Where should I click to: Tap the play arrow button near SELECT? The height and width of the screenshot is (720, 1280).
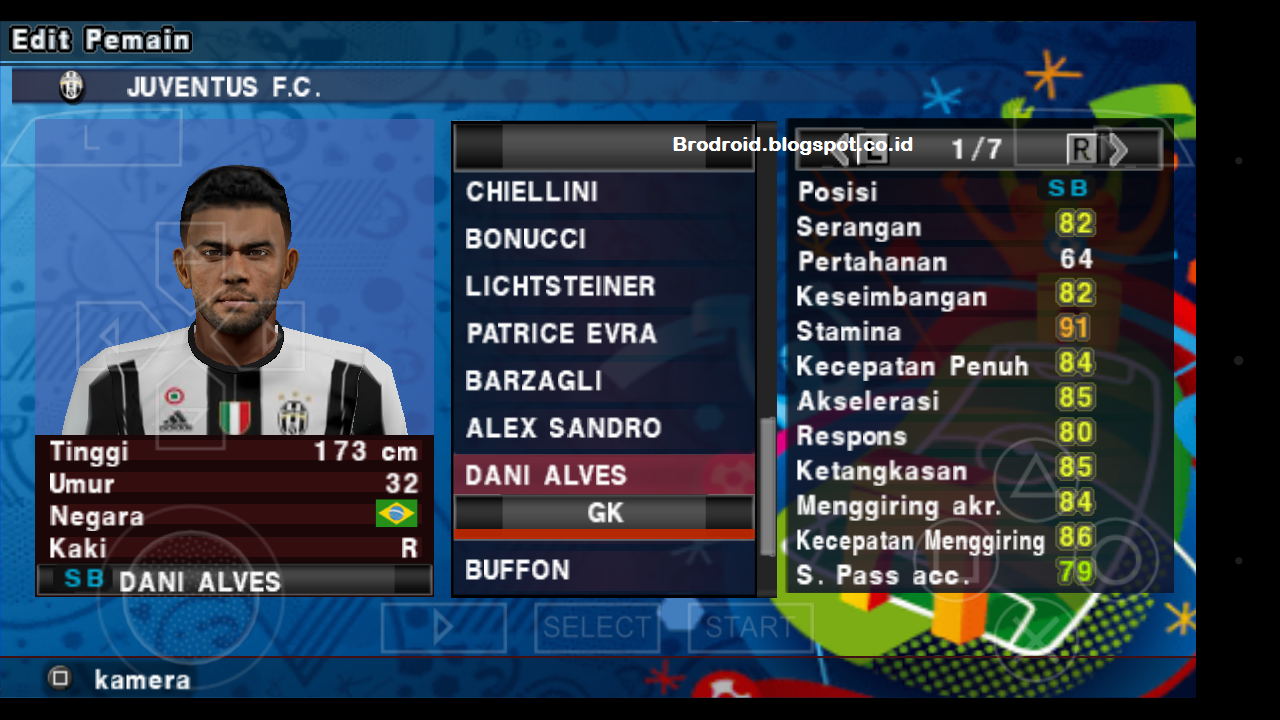click(443, 629)
